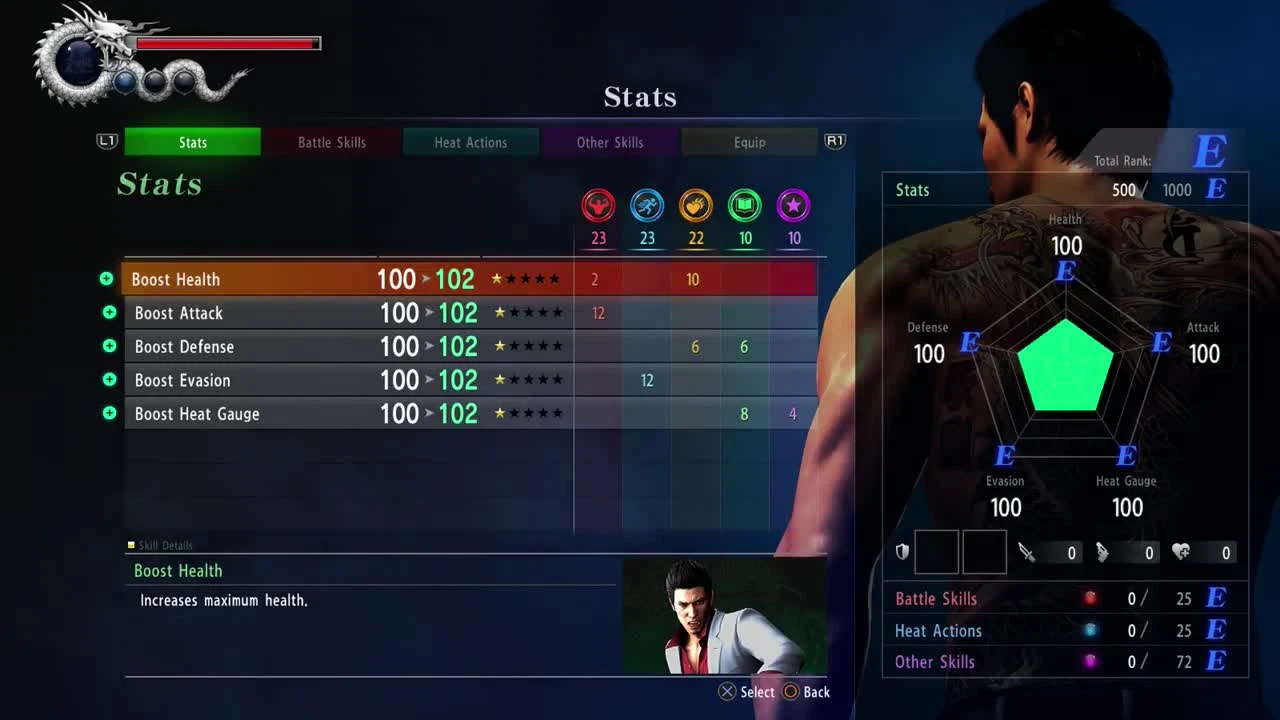This screenshot has height=720, width=1280.
Task: Click the health bar at top left
Action: 228,43
